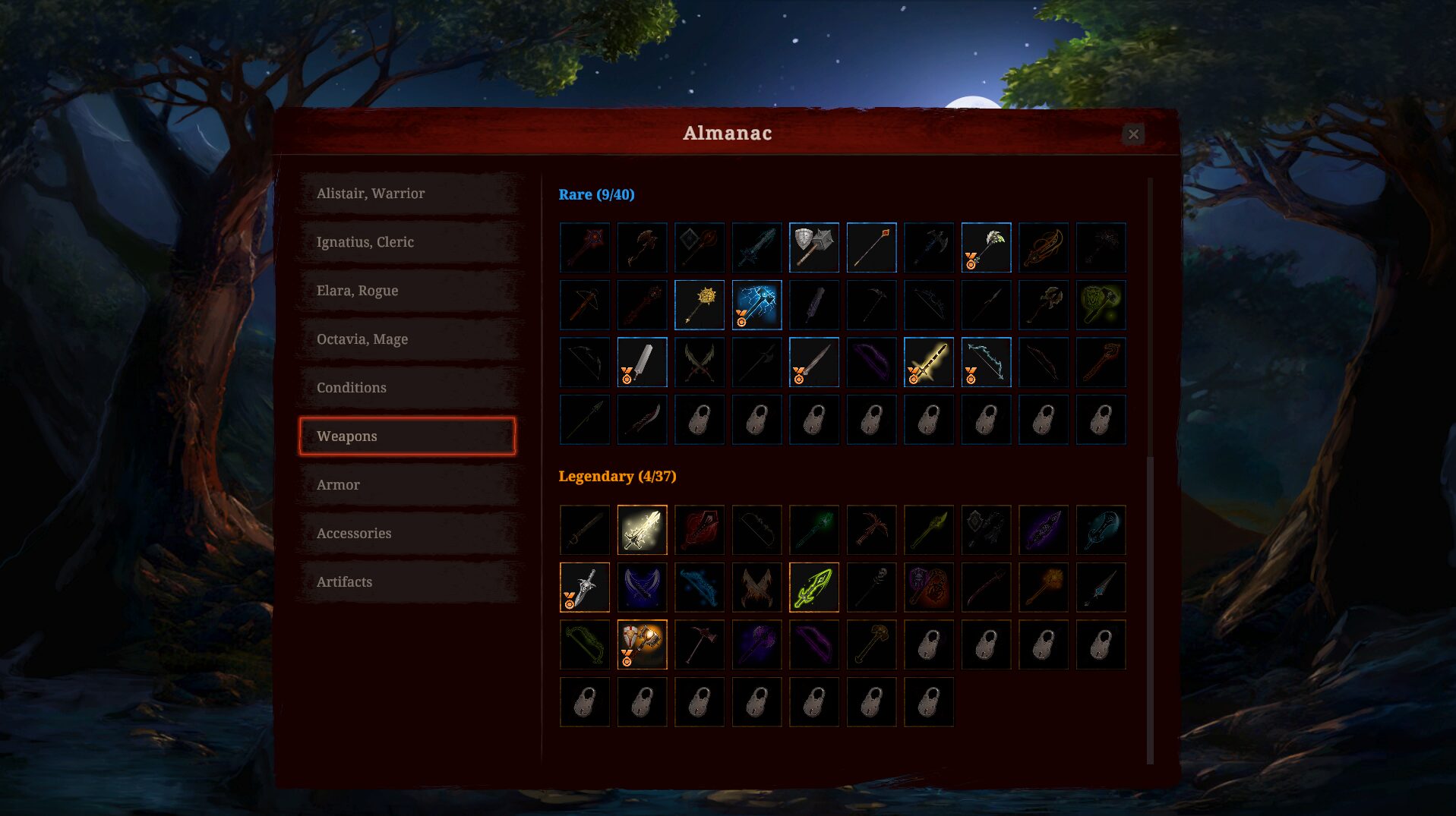Select the rare red-tipped spear
Screen dimensions: 1456x816
tap(871, 247)
